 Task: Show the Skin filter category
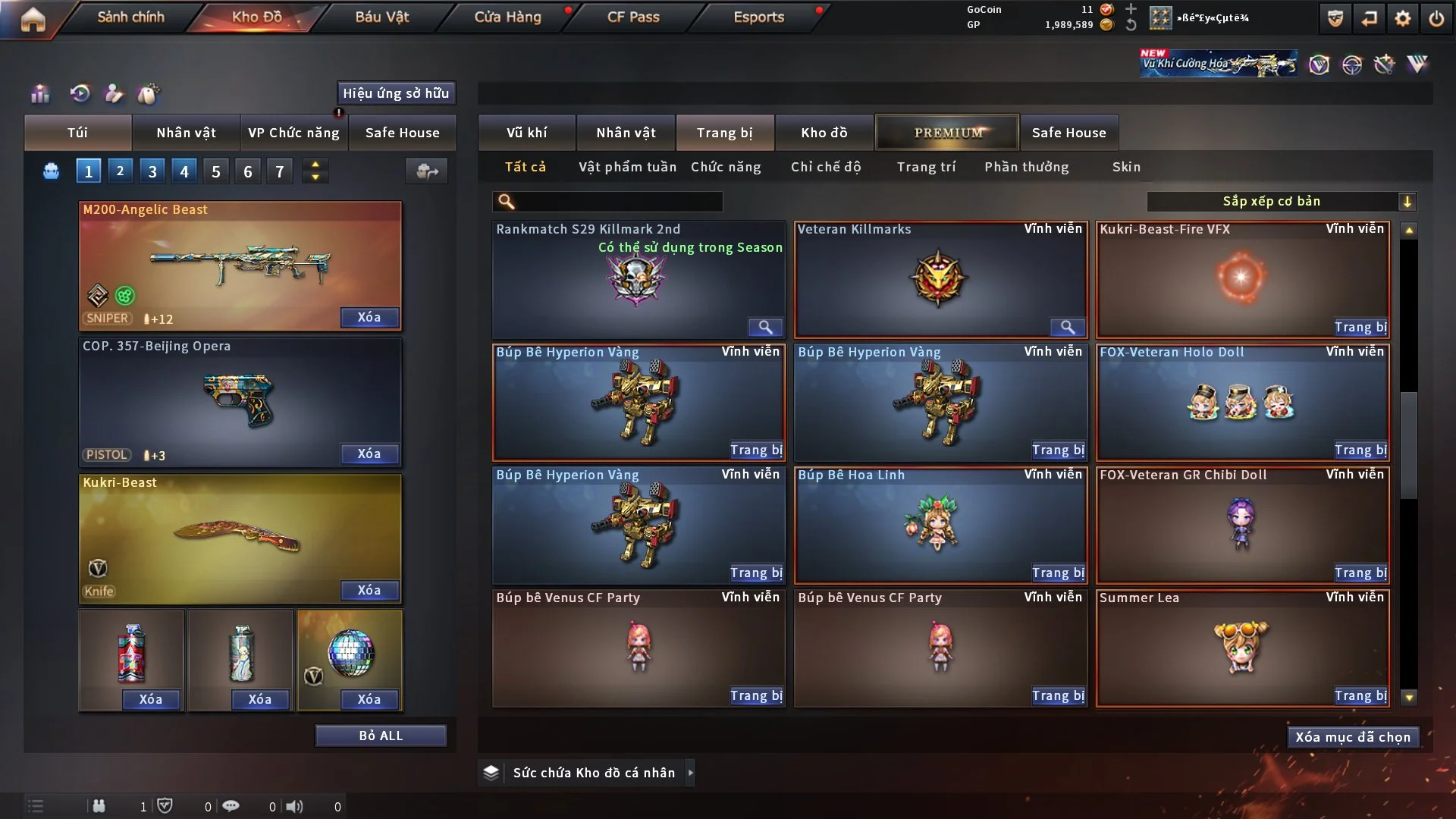[x=1126, y=167]
